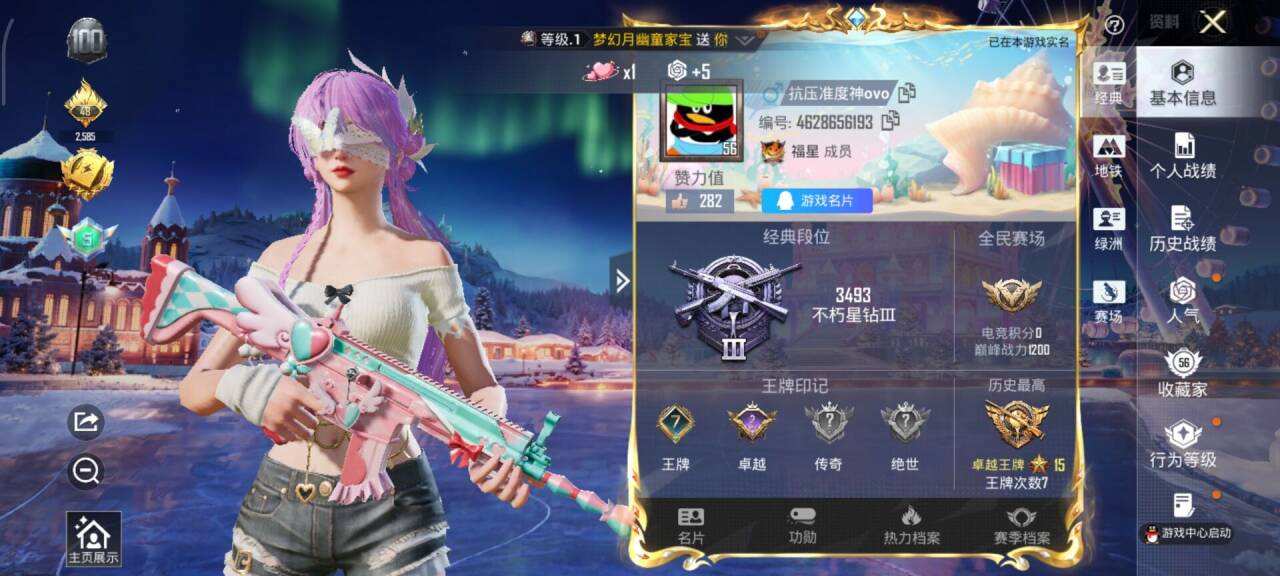View 行为等级 section
Image resolution: width=1280 pixels, height=576 pixels.
tap(1183, 445)
